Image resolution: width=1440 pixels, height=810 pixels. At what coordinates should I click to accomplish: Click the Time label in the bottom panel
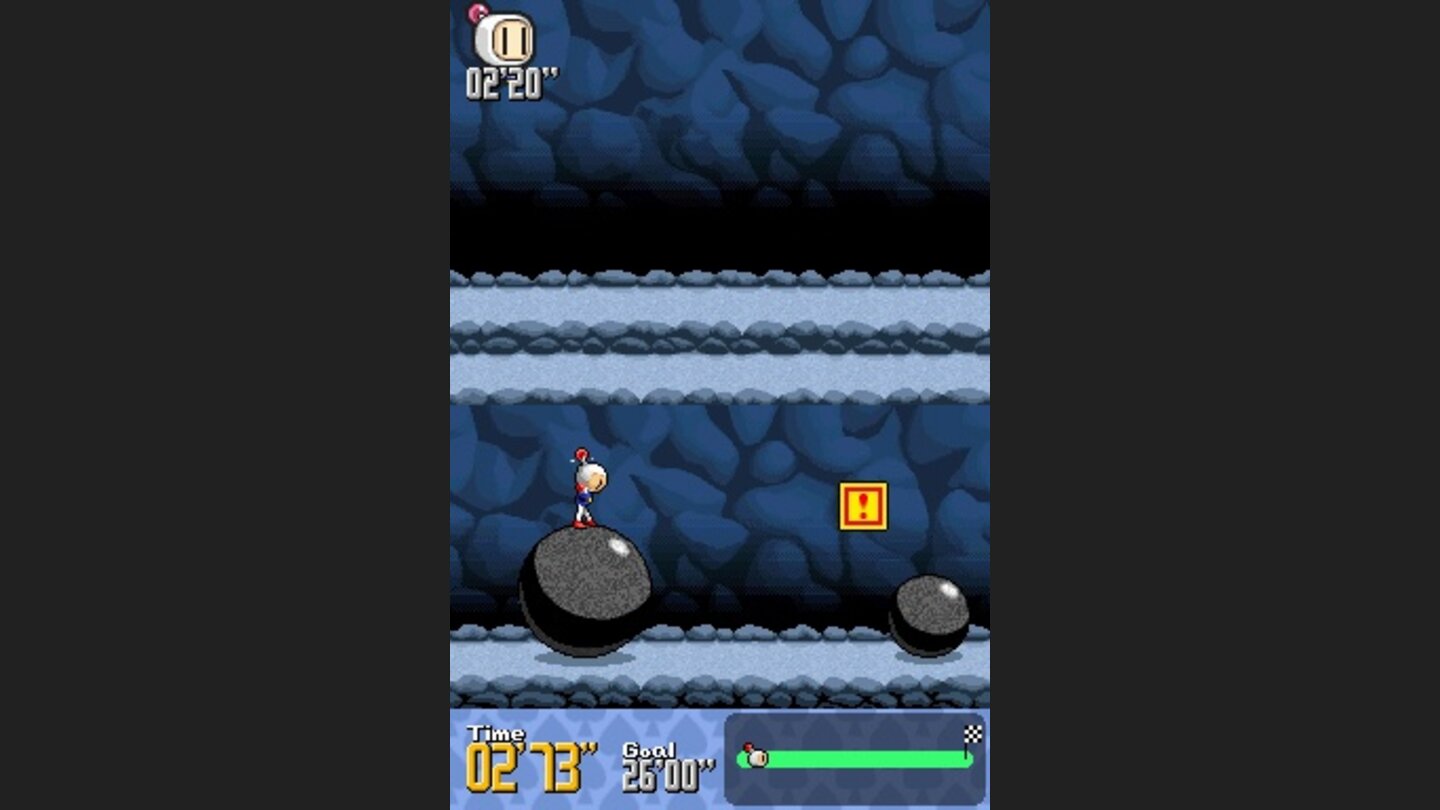point(496,731)
